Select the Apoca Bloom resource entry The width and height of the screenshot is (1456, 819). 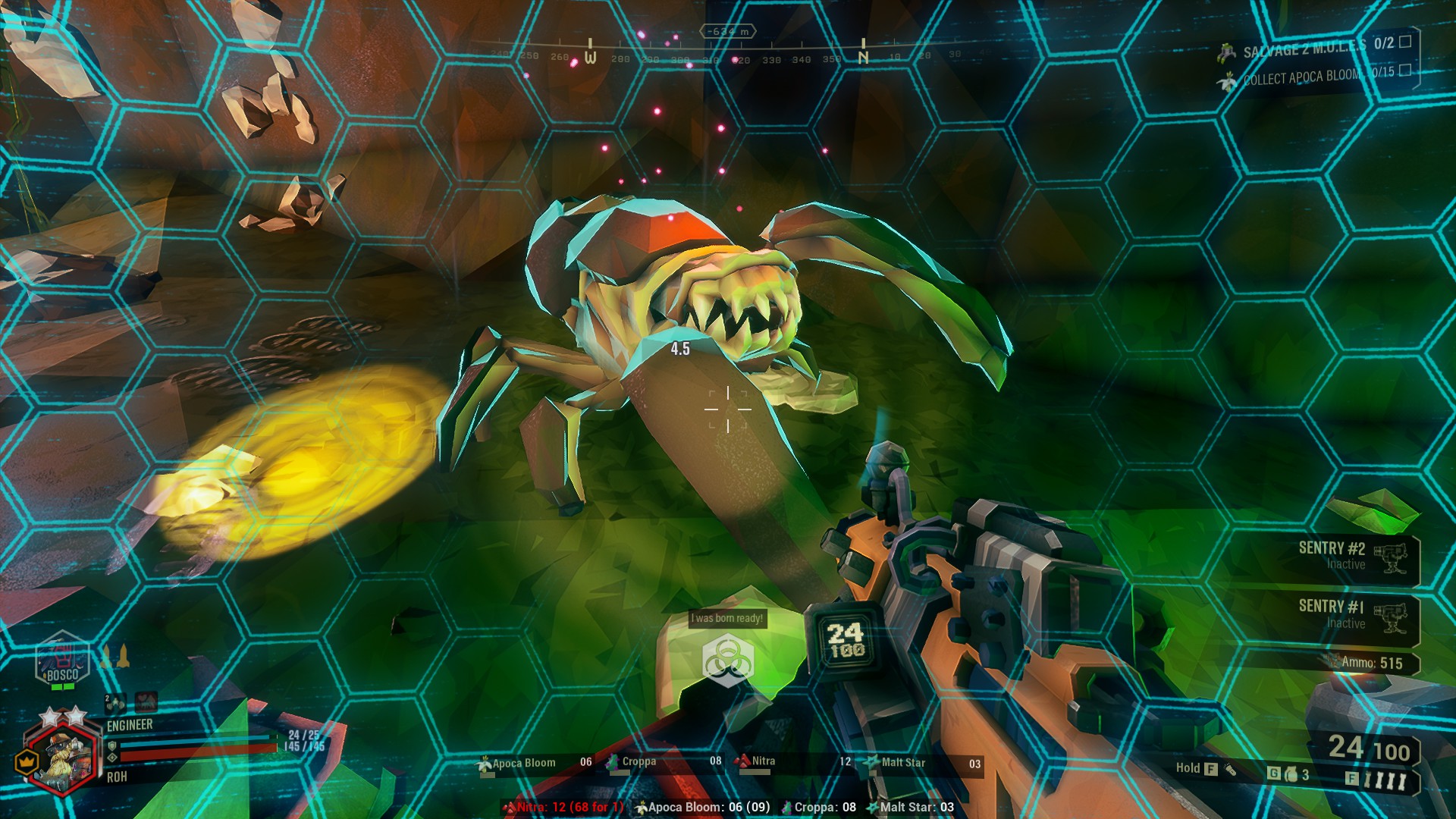click(x=535, y=764)
